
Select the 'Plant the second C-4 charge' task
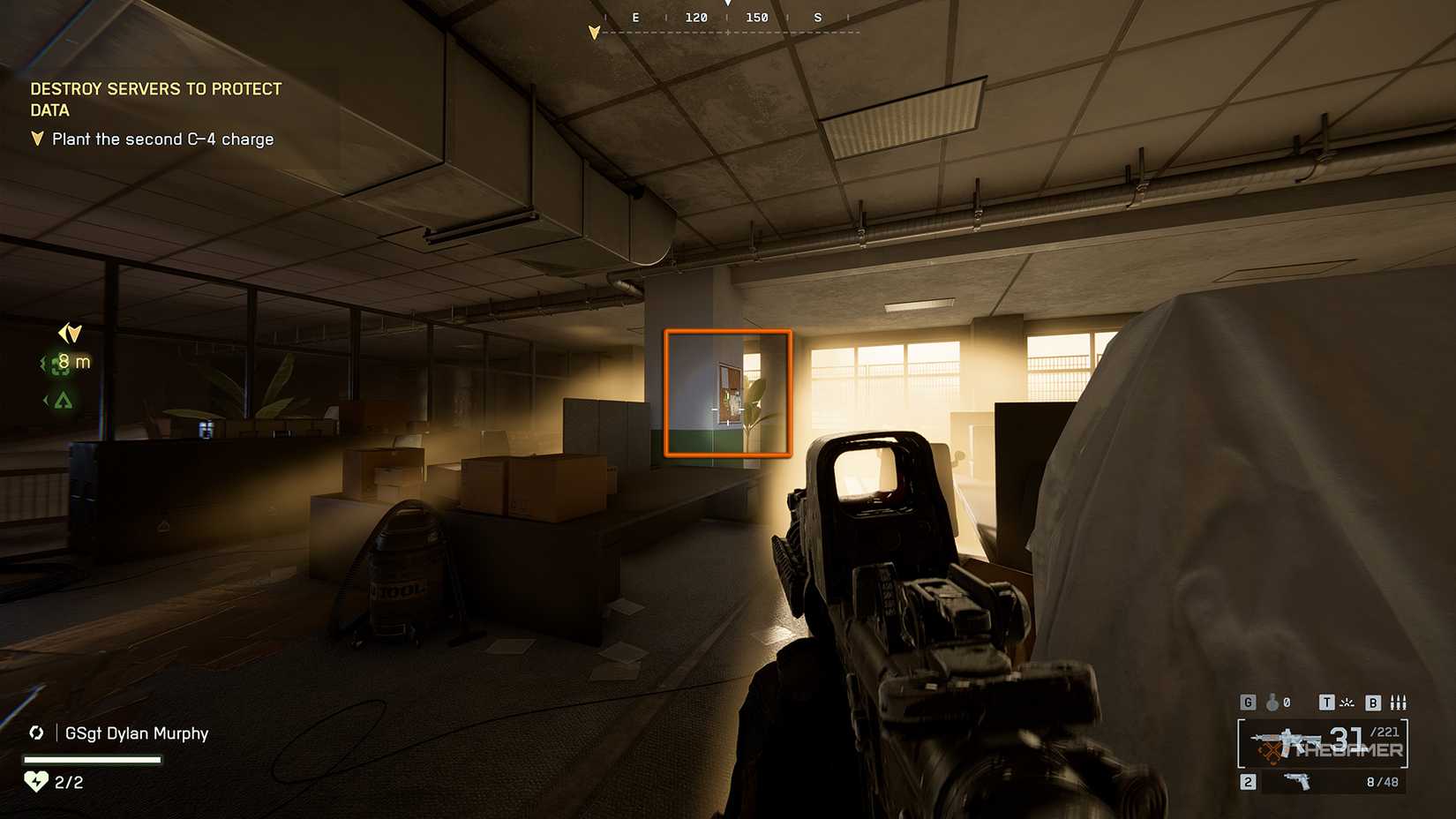(162, 139)
